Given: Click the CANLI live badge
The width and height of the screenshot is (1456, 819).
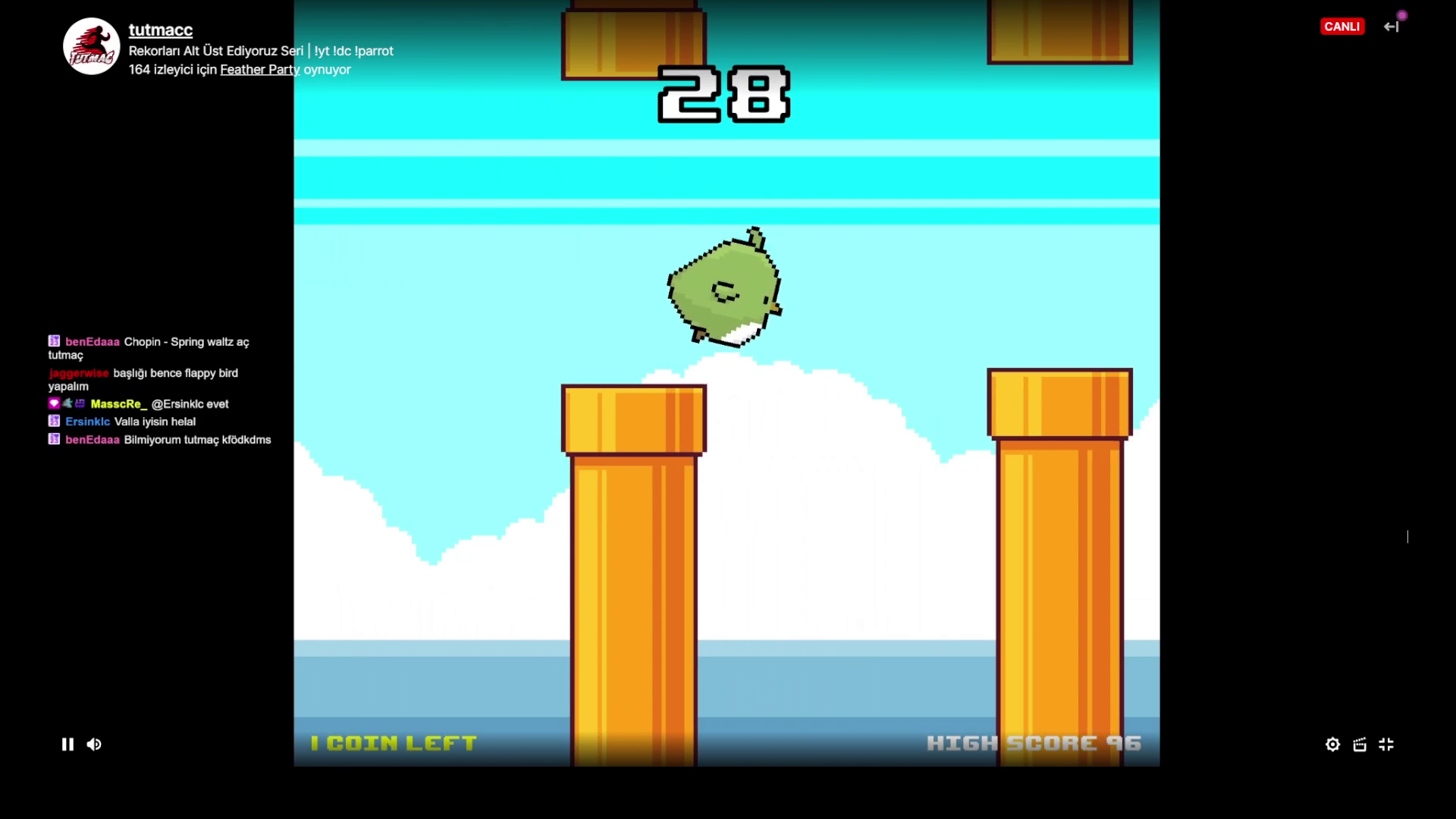Looking at the screenshot, I should [x=1343, y=26].
